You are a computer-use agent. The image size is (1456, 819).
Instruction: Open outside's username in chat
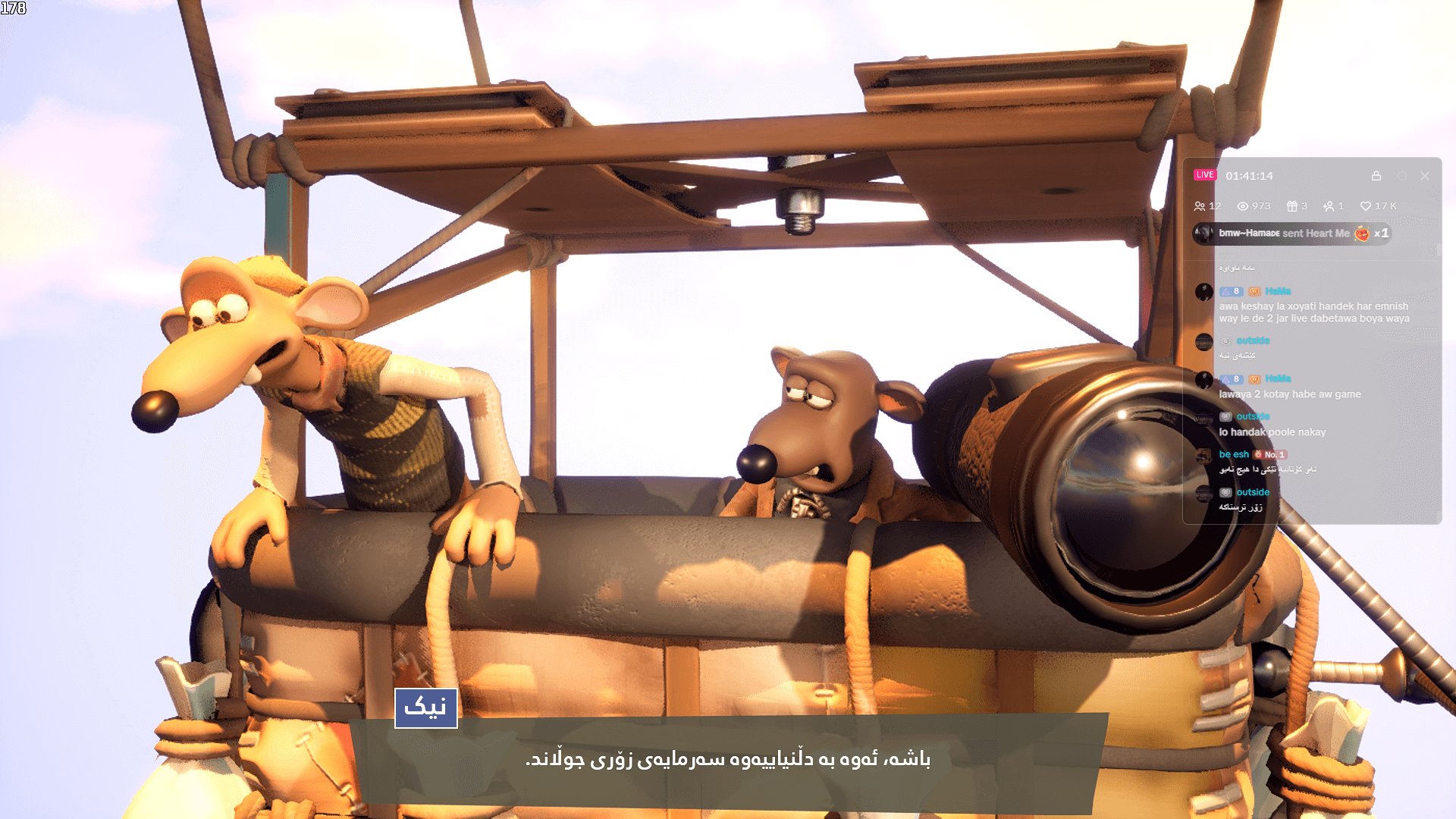pos(1254,340)
